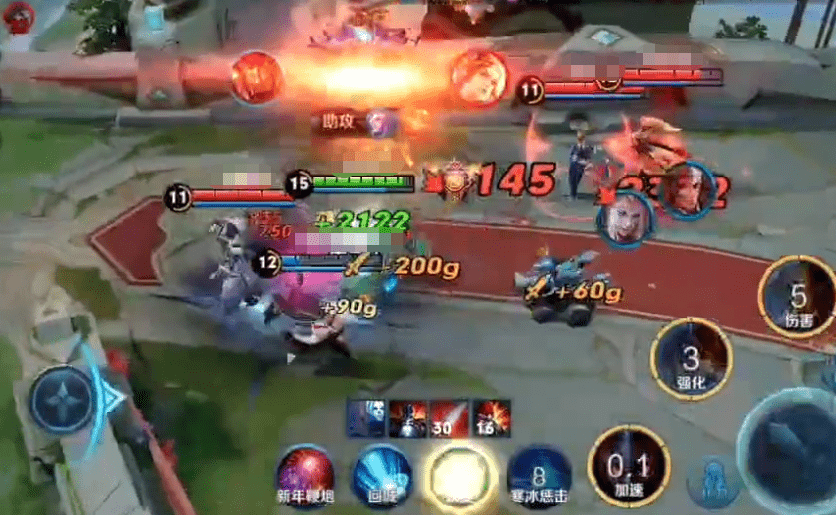
Task: Tap the small minion-target attack button
Action: coord(713,482)
